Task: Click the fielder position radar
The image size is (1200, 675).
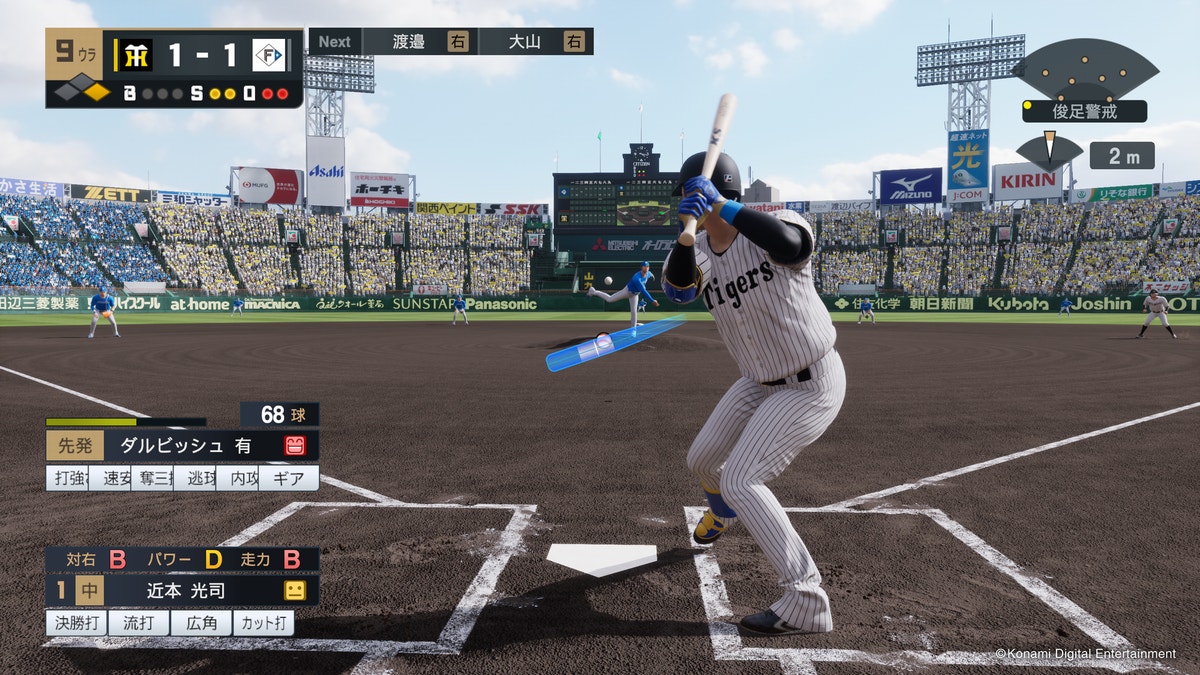Action: (x=1085, y=70)
